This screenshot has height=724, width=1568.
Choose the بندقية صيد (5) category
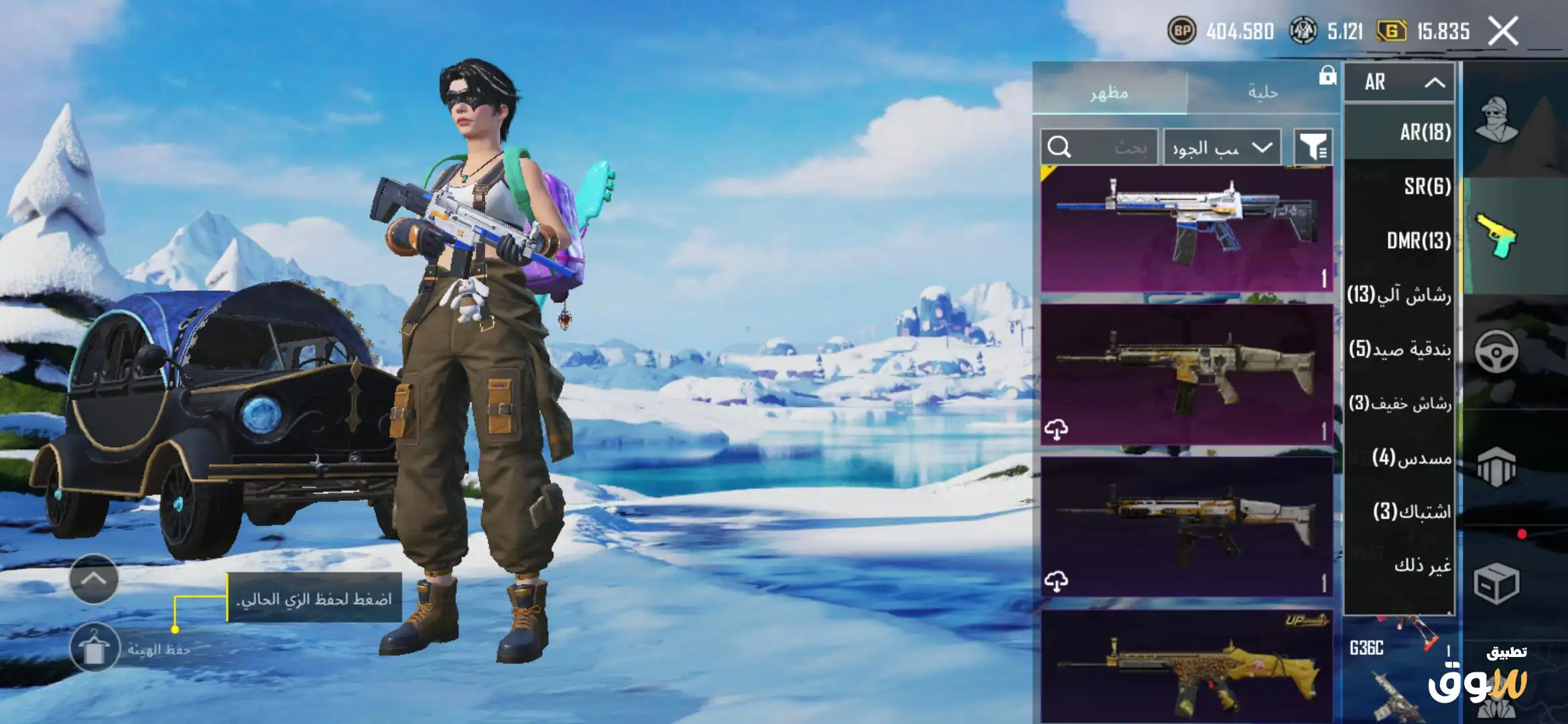[1400, 349]
